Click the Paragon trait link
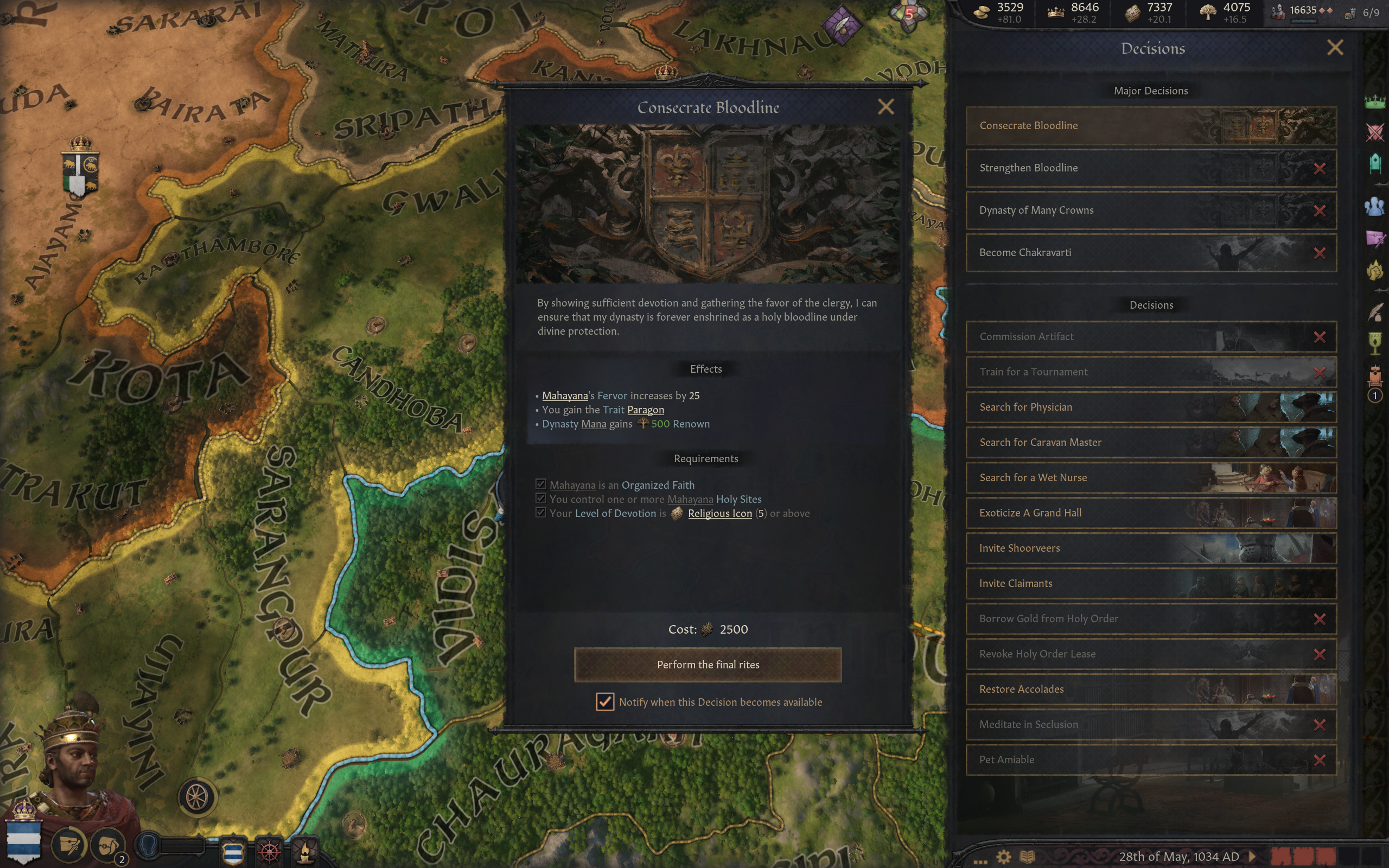The width and height of the screenshot is (1389, 868). coord(645,410)
